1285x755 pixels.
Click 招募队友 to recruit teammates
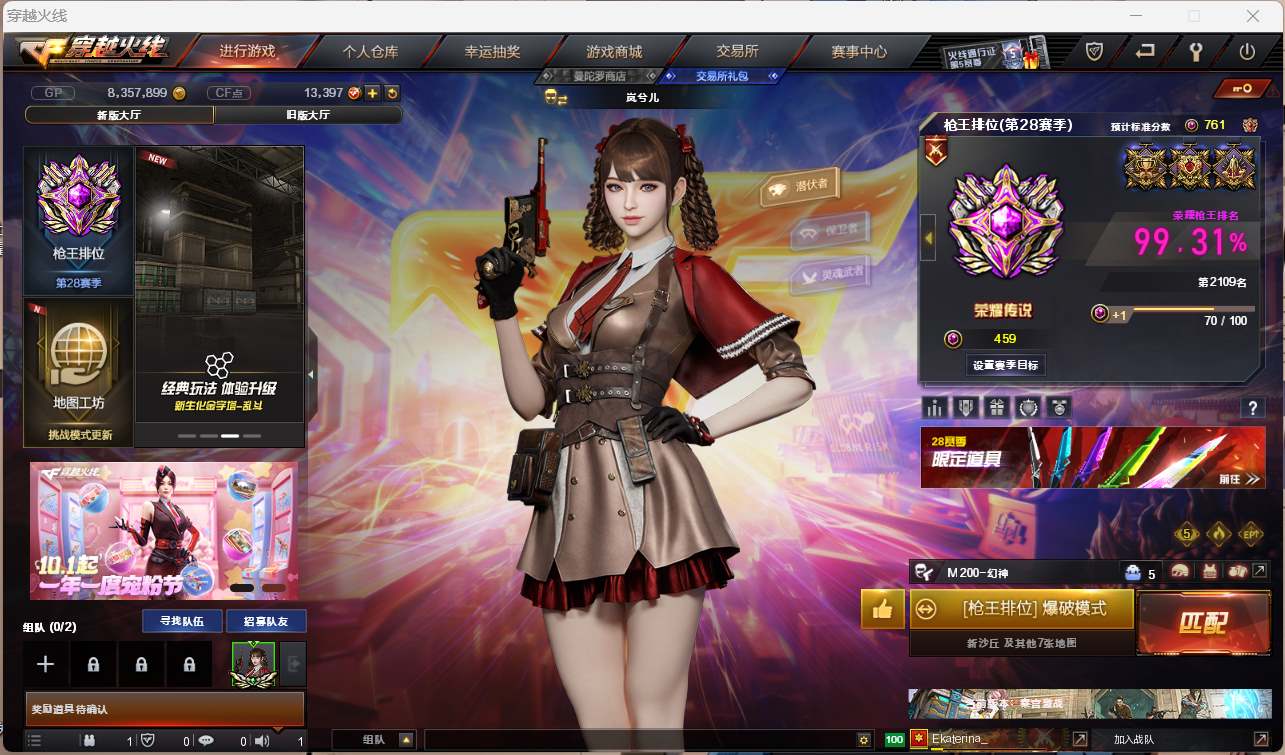click(x=266, y=621)
